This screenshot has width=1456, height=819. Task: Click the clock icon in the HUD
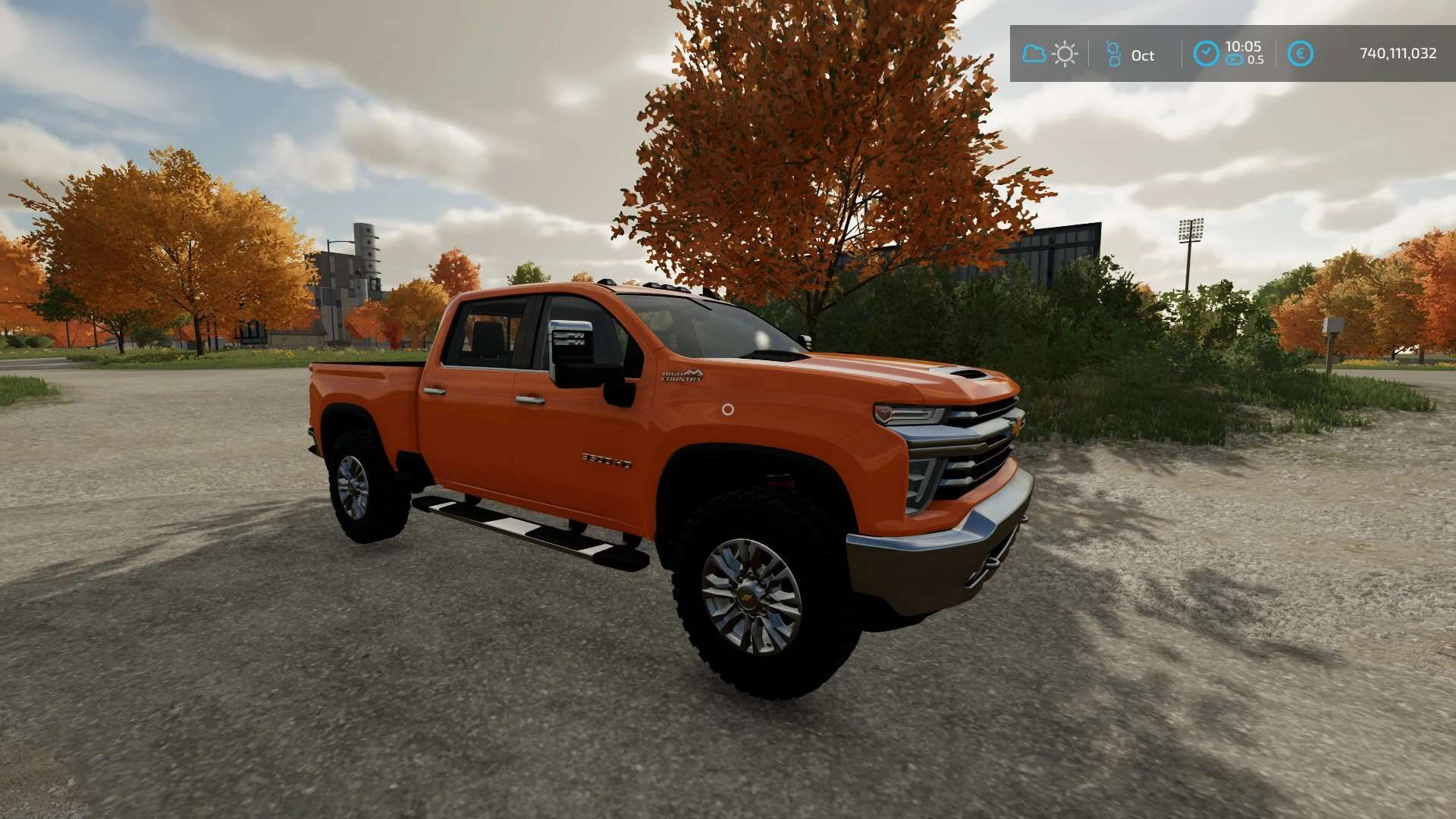(1206, 54)
